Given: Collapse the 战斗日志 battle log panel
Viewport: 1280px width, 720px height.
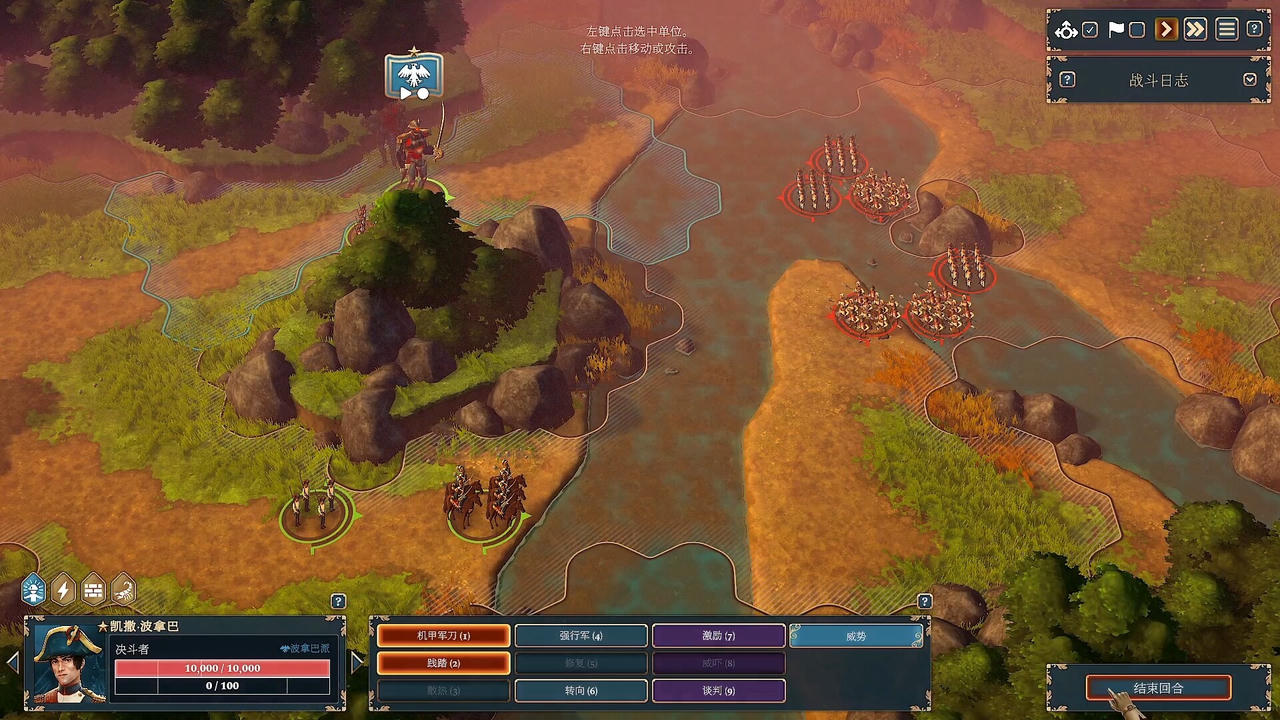Looking at the screenshot, I should (x=1250, y=80).
